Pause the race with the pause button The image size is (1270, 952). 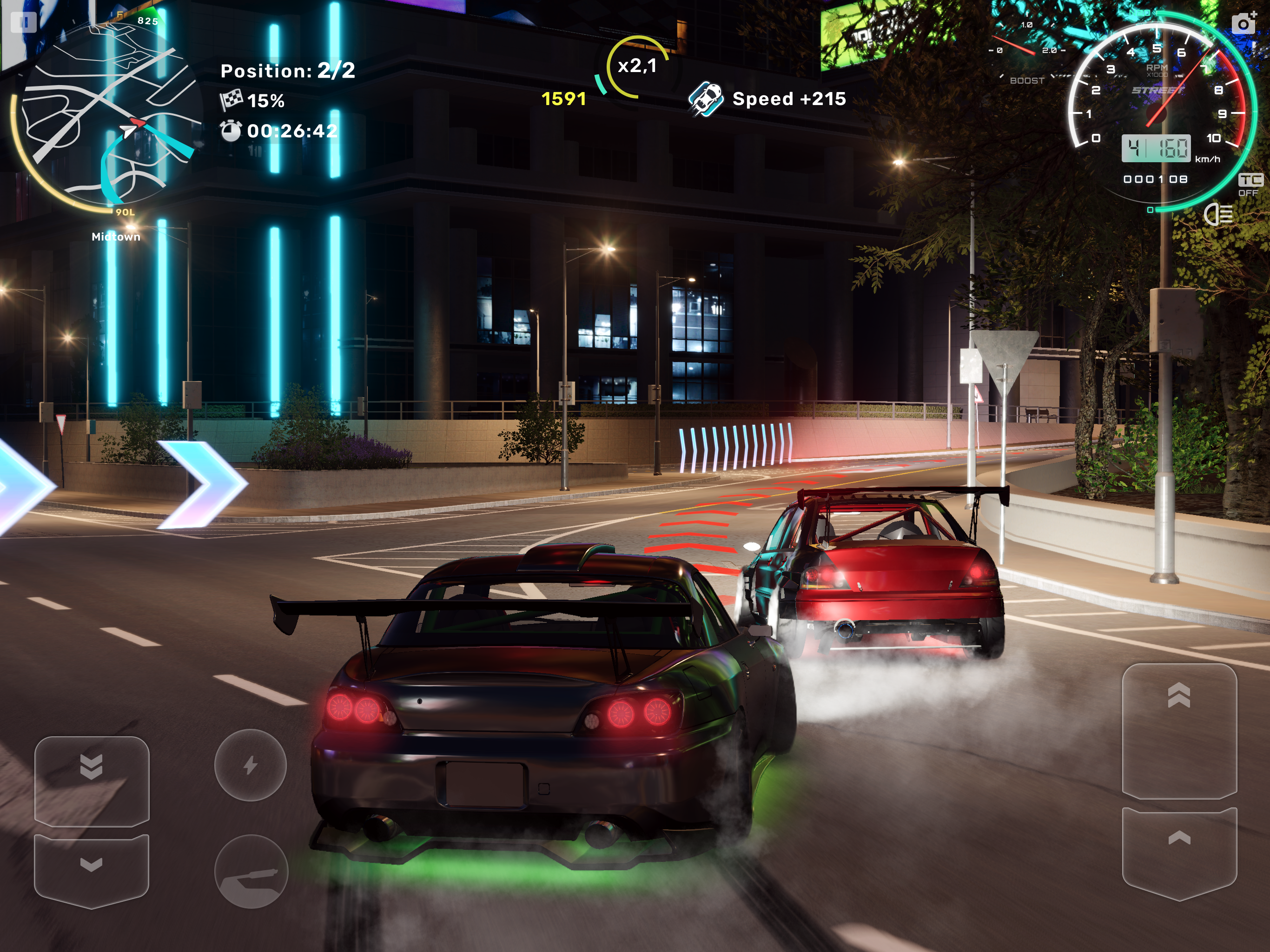point(24,22)
